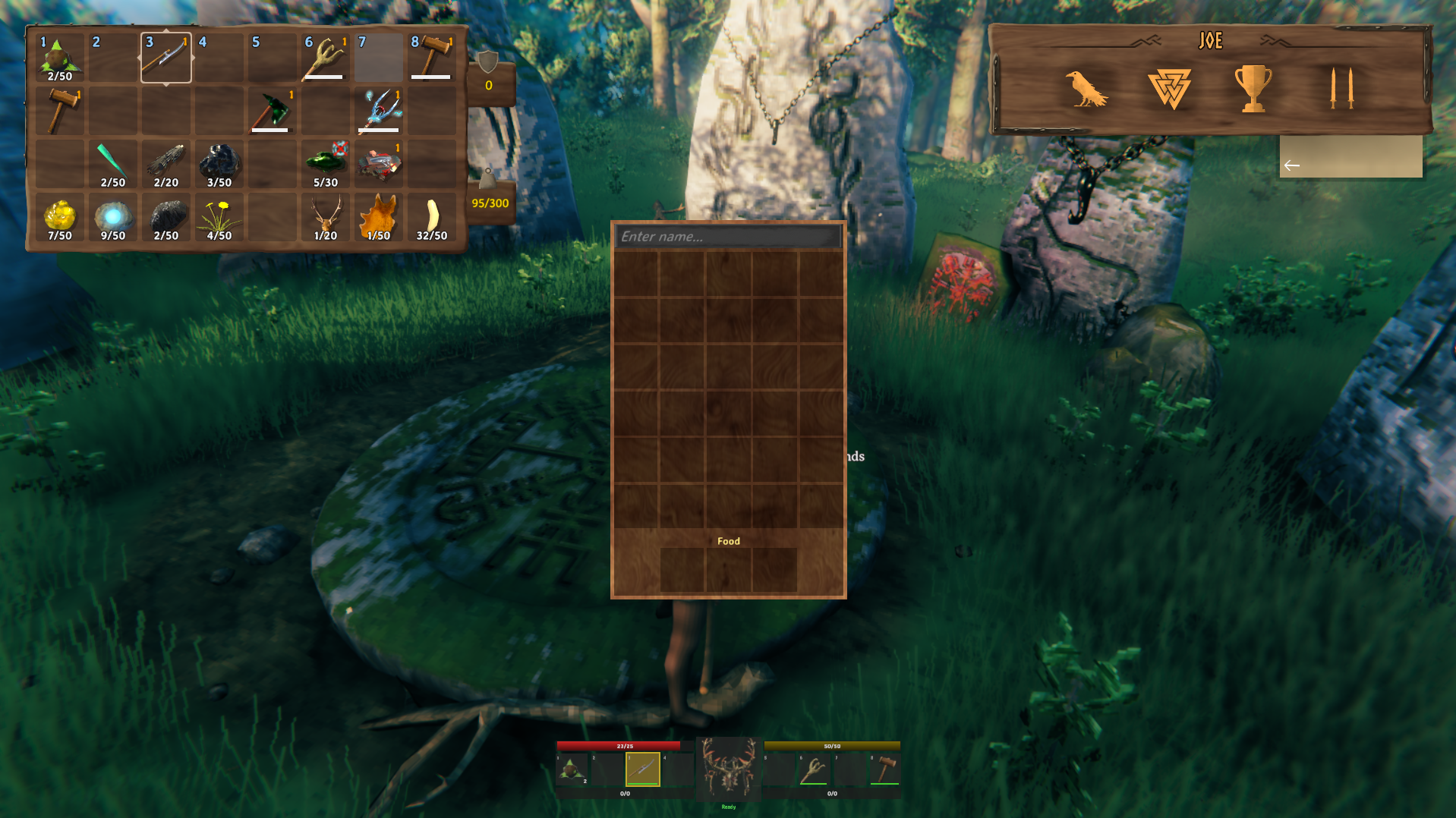Click the back arrow on the right panel
1456x818 pixels.
[1291, 164]
